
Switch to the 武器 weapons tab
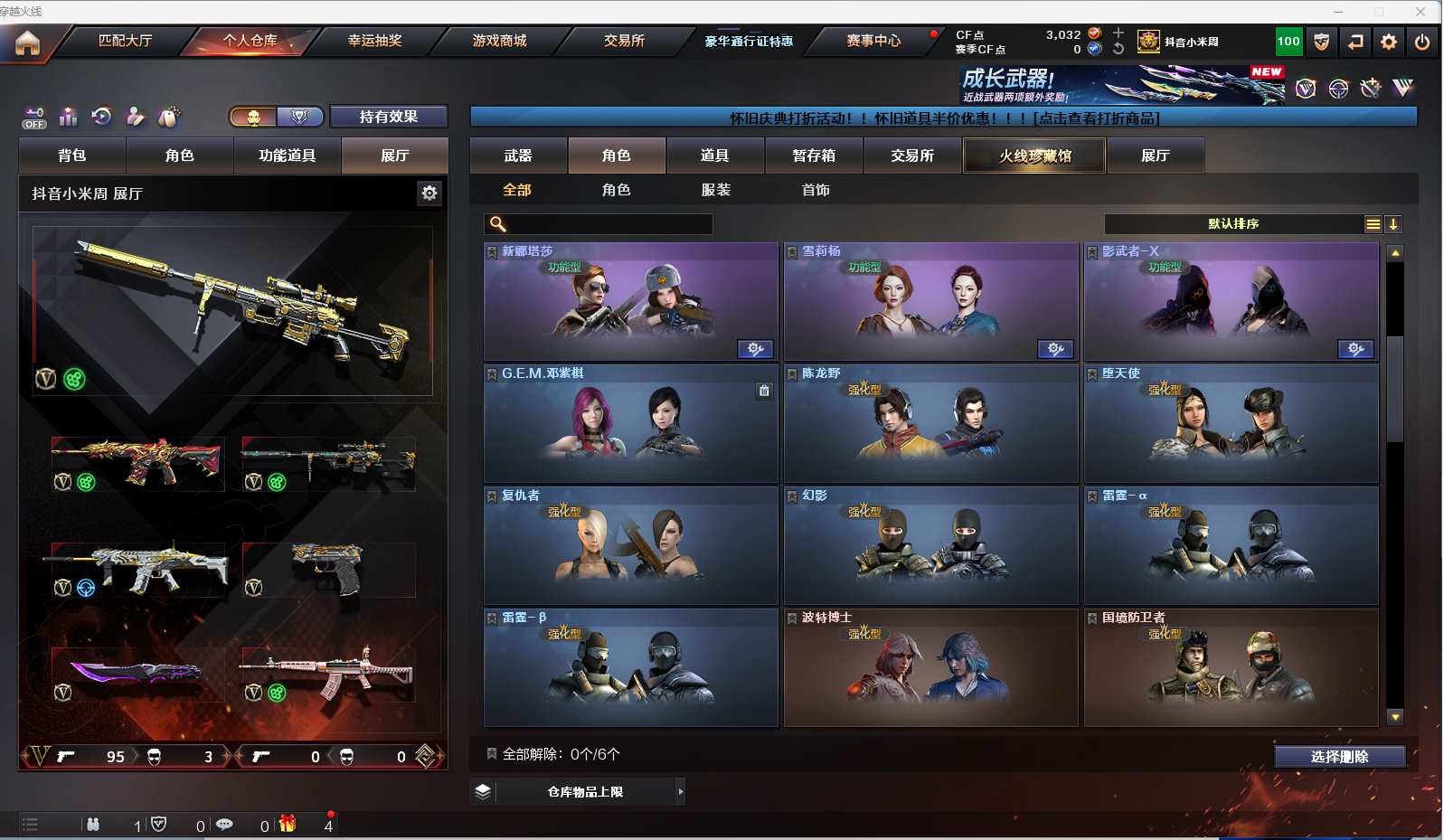[518, 156]
